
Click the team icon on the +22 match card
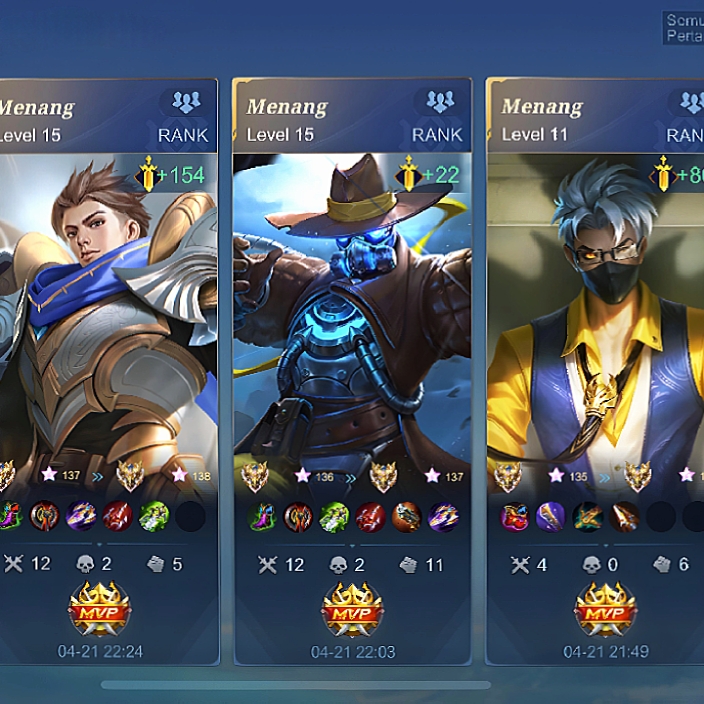tap(440, 101)
